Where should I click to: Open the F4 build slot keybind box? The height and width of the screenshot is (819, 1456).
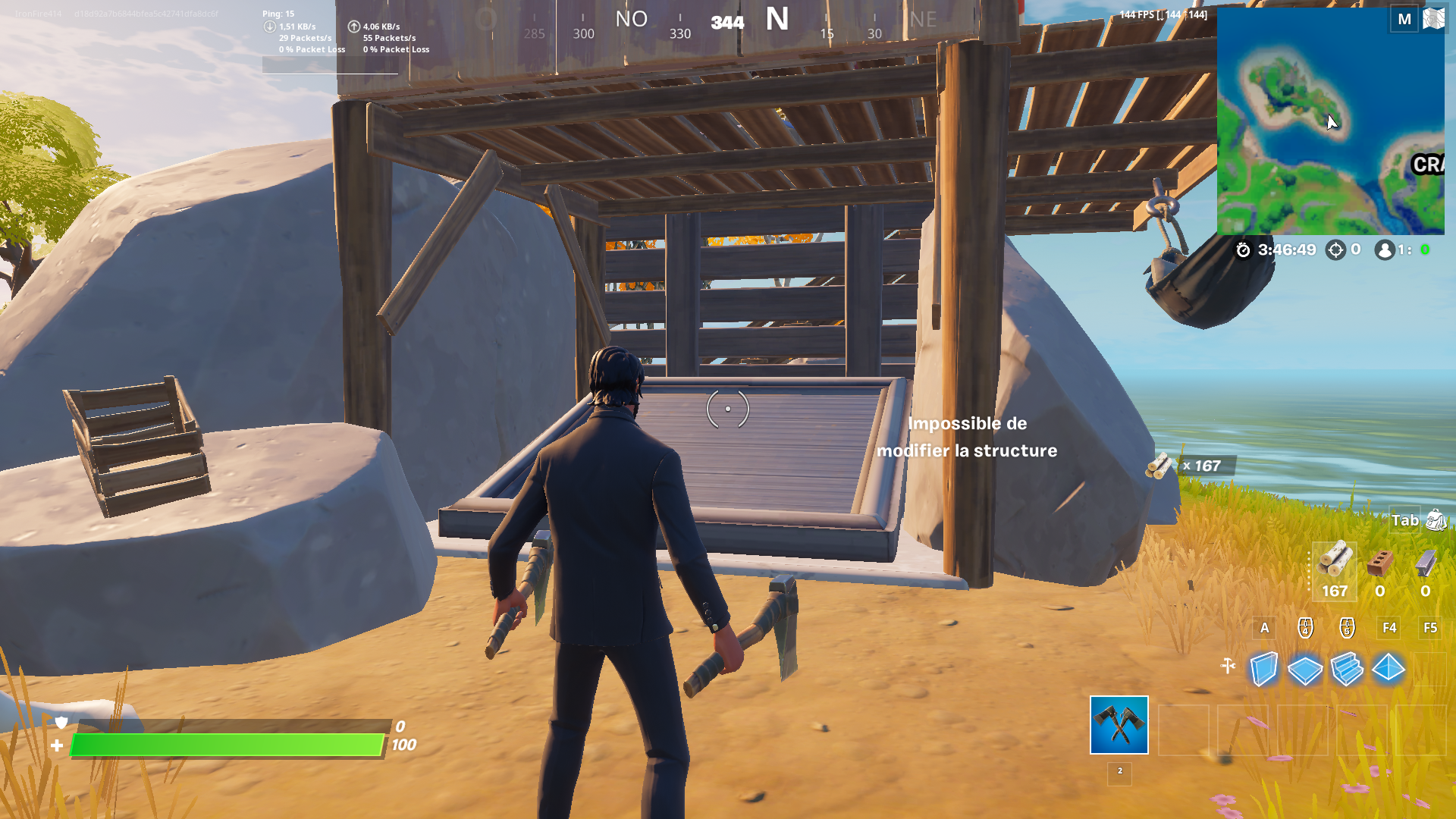[x=1389, y=628]
